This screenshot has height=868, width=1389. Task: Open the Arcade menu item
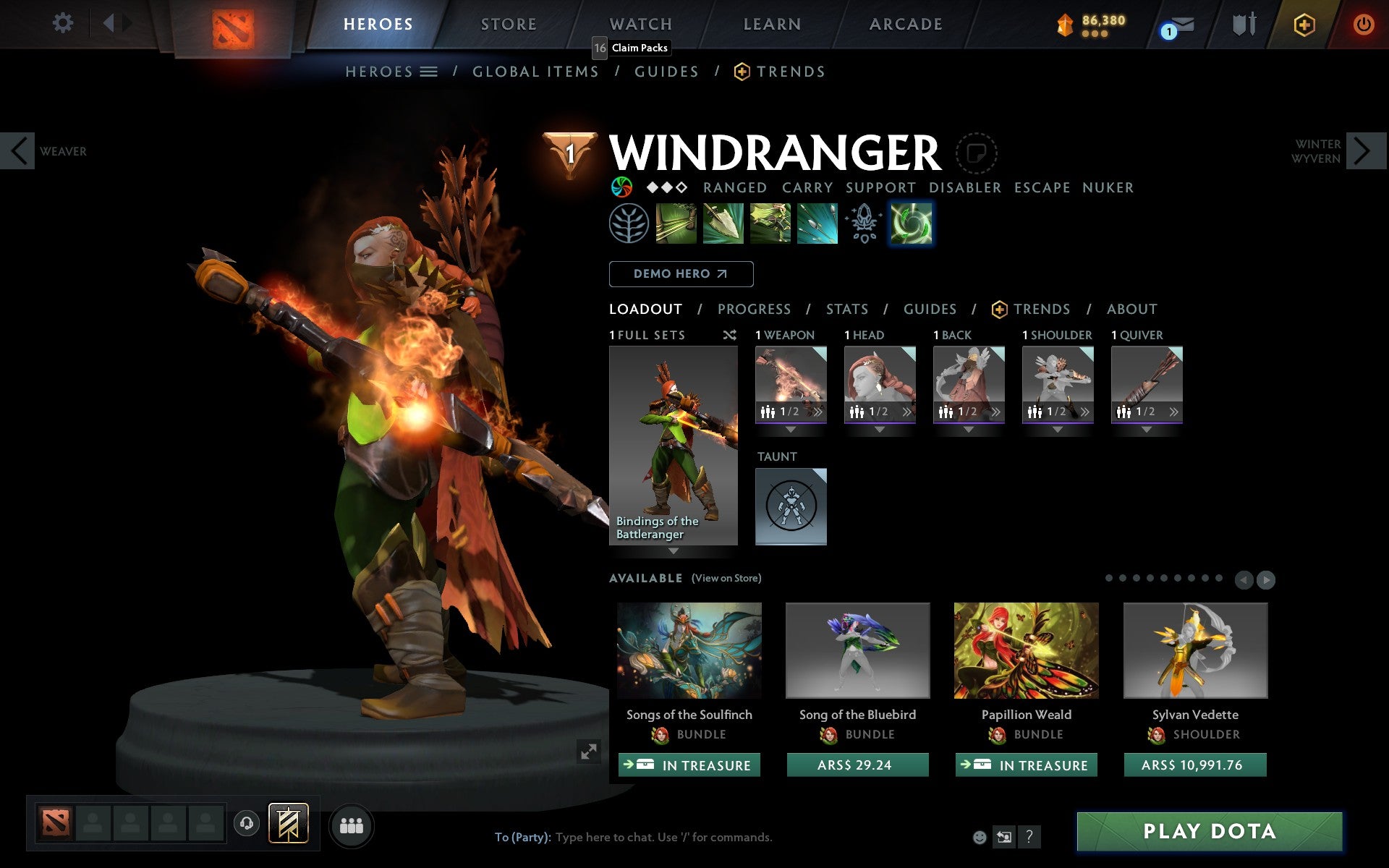tap(904, 24)
